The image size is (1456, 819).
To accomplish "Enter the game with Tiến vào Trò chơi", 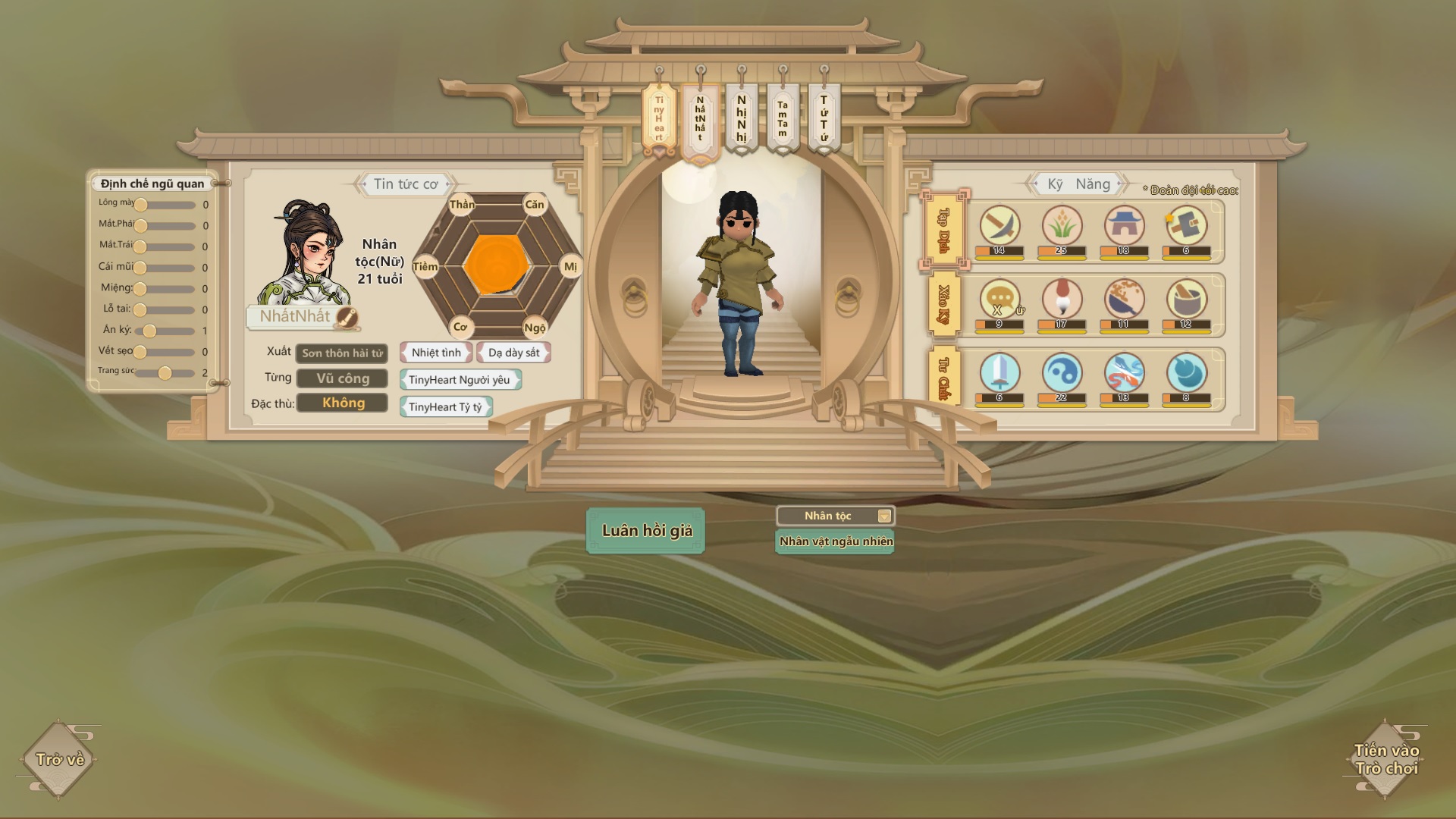I will point(1385,759).
